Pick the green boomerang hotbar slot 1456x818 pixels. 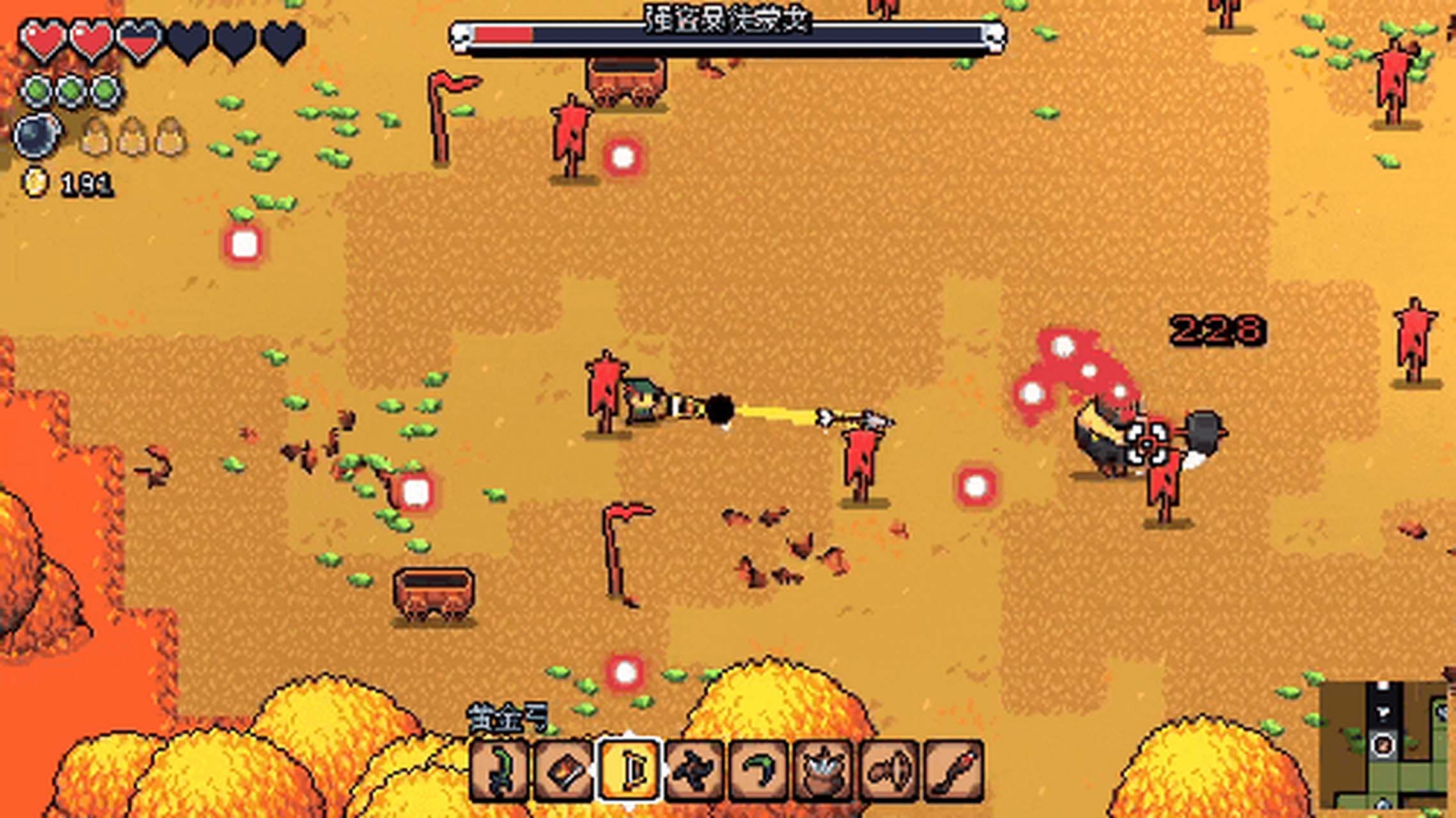coord(760,771)
